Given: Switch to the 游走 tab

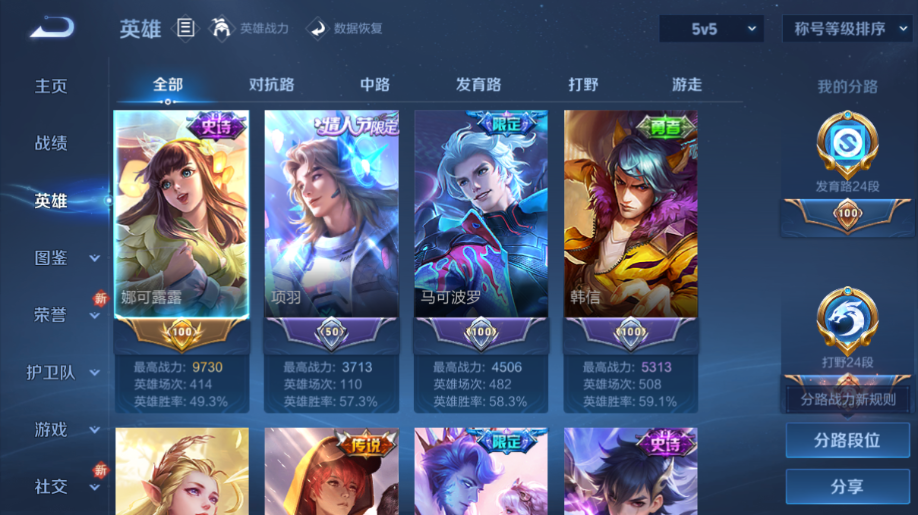Looking at the screenshot, I should click(x=687, y=85).
